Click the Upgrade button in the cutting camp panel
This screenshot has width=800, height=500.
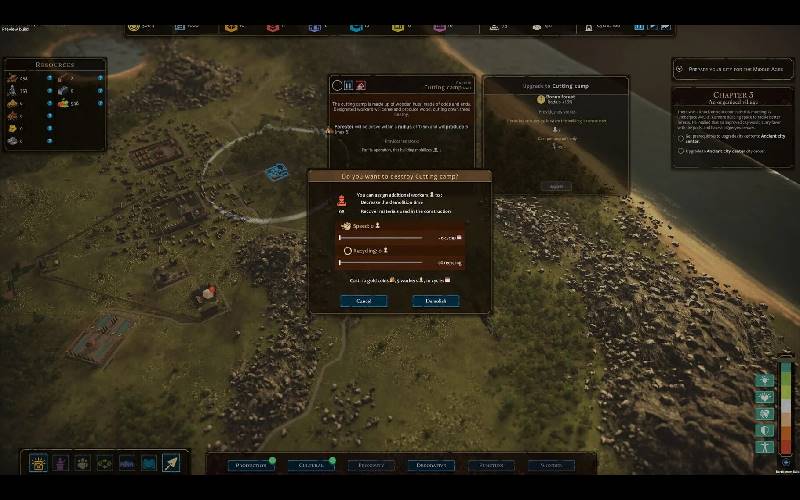(x=555, y=186)
